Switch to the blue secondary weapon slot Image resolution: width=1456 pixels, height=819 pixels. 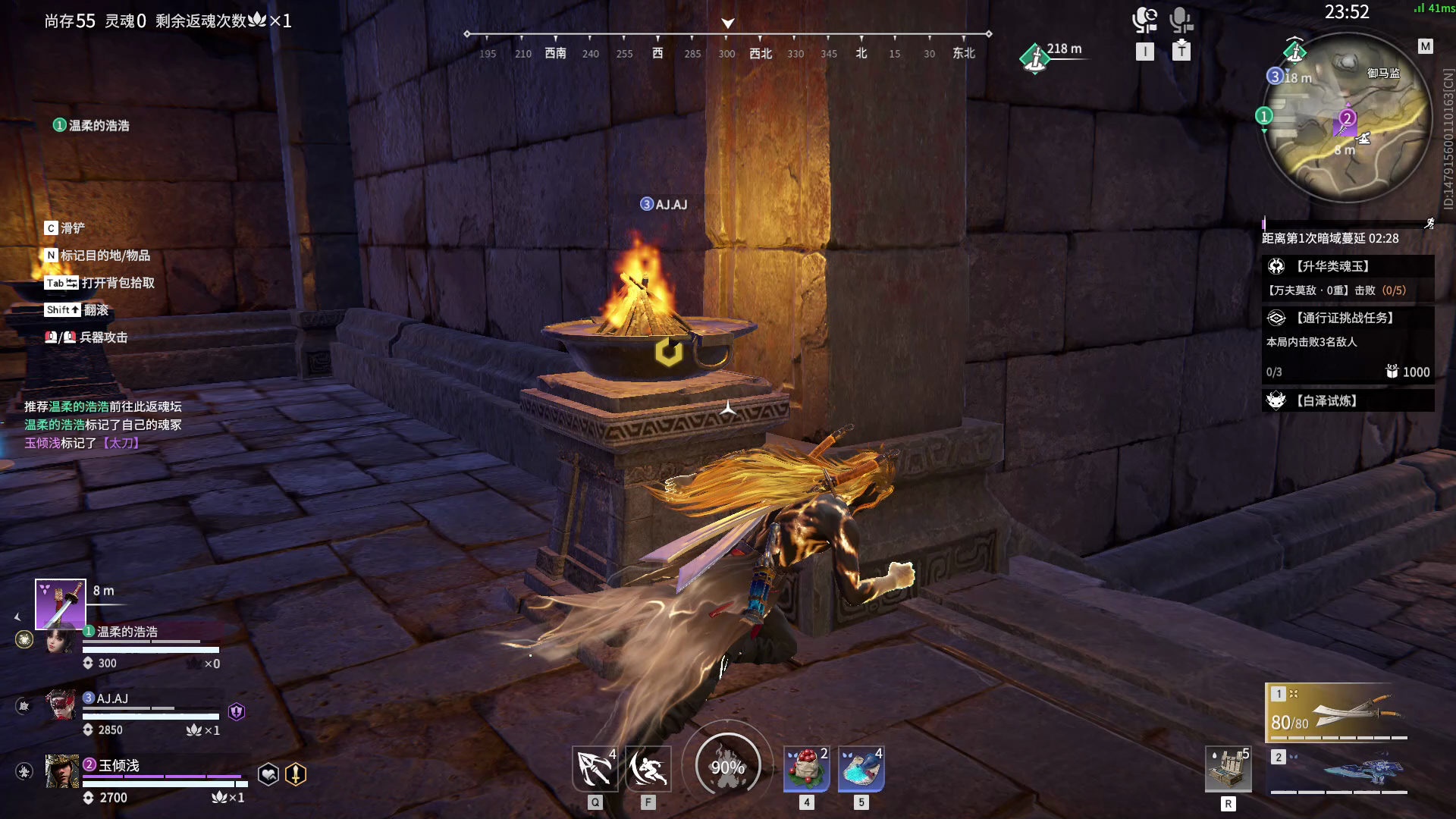[1338, 770]
